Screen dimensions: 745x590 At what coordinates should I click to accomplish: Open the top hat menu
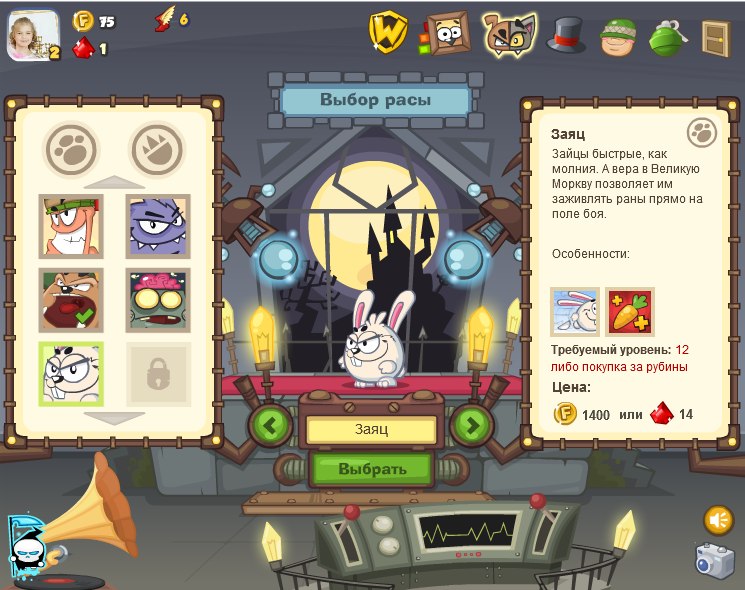566,35
